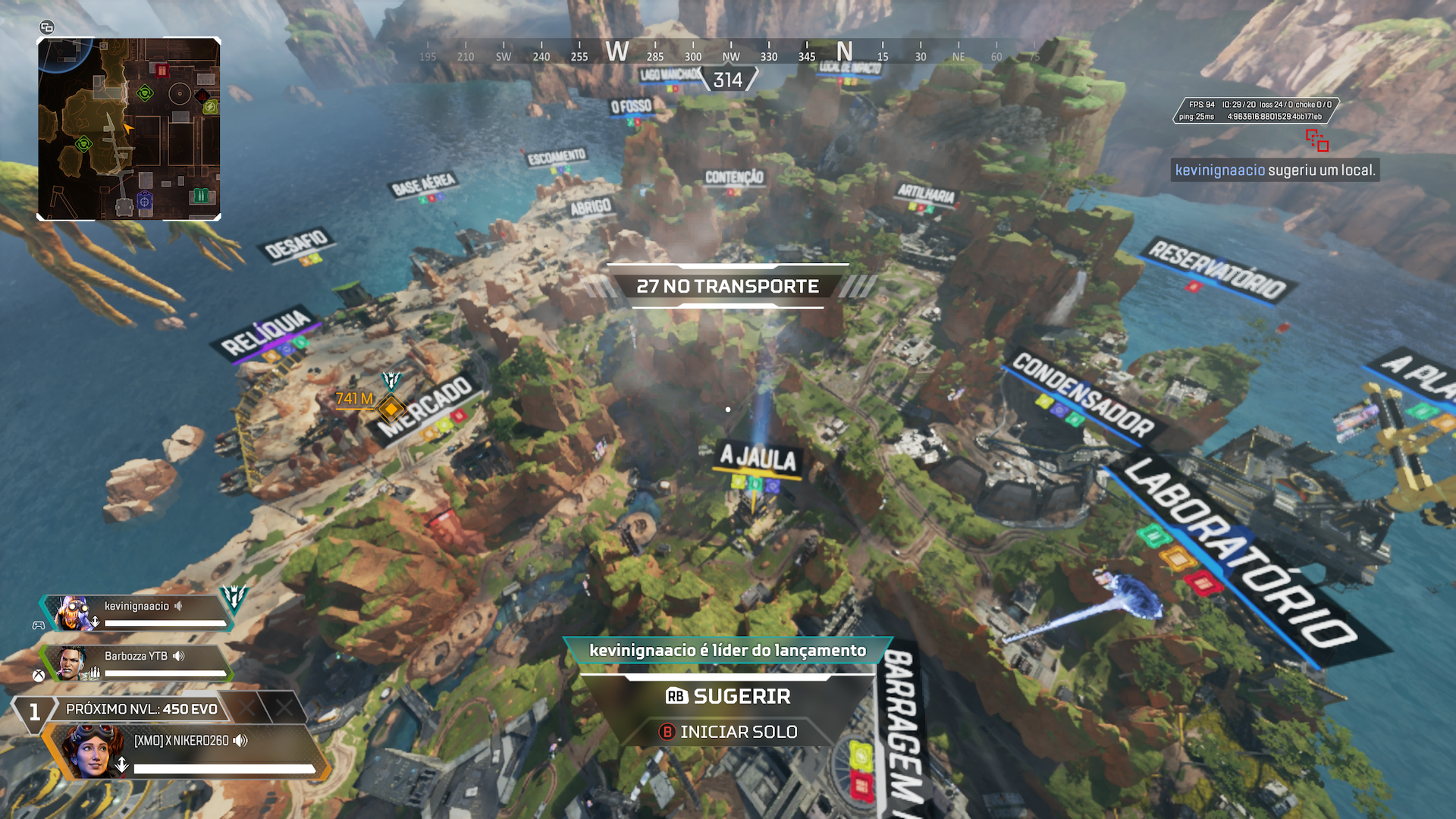Image resolution: width=1456 pixels, height=819 pixels.
Task: Select the BASE AÉREA location label
Action: 424,184
